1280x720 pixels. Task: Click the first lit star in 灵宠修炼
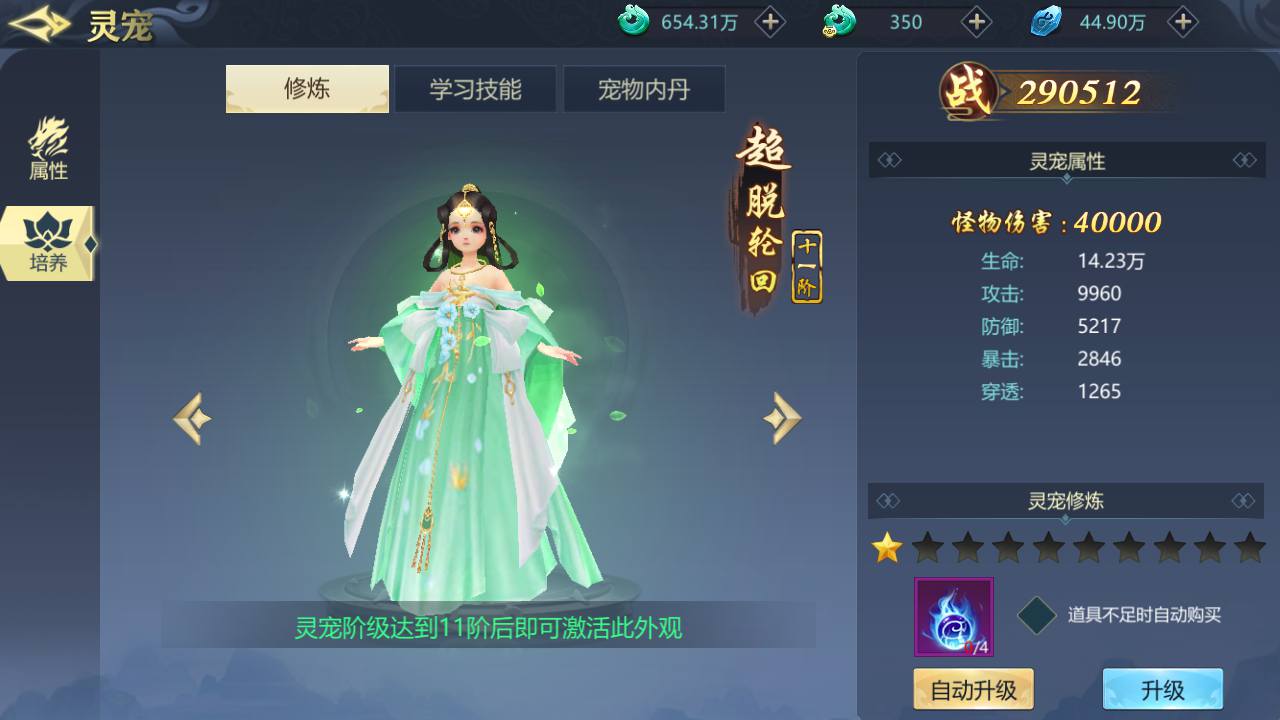pyautogui.click(x=885, y=548)
